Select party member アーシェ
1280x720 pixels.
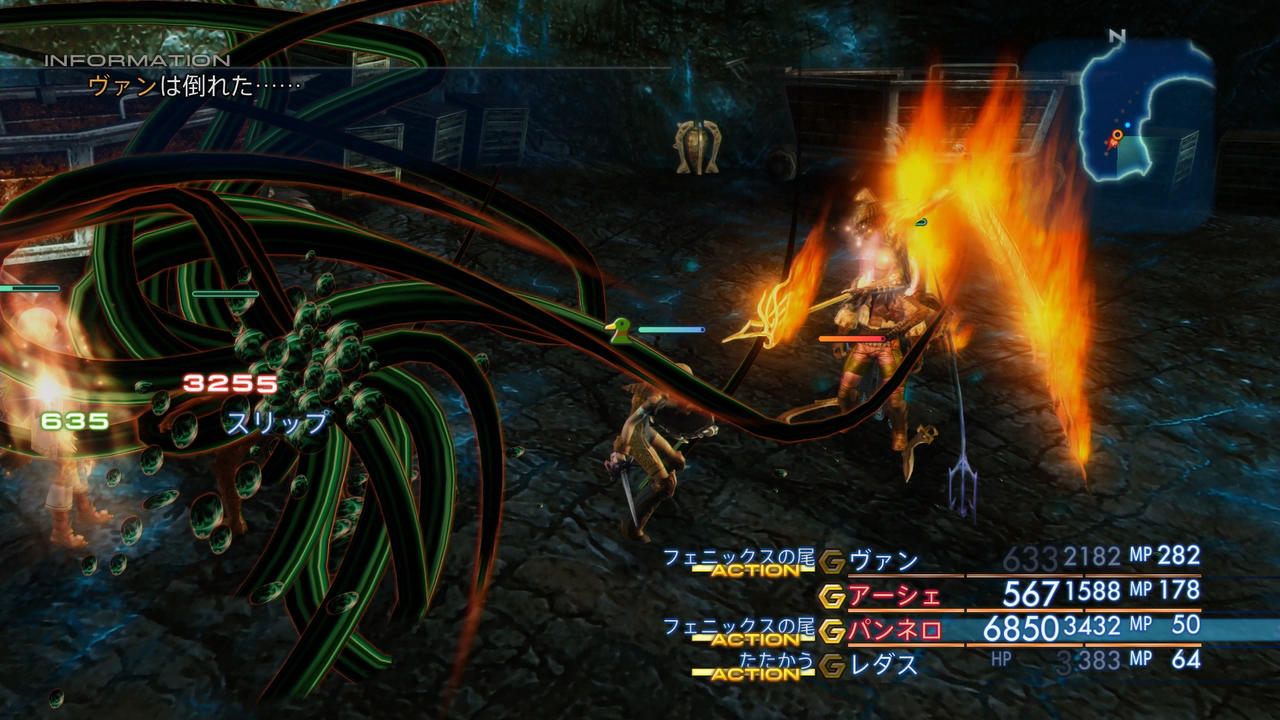(x=894, y=596)
